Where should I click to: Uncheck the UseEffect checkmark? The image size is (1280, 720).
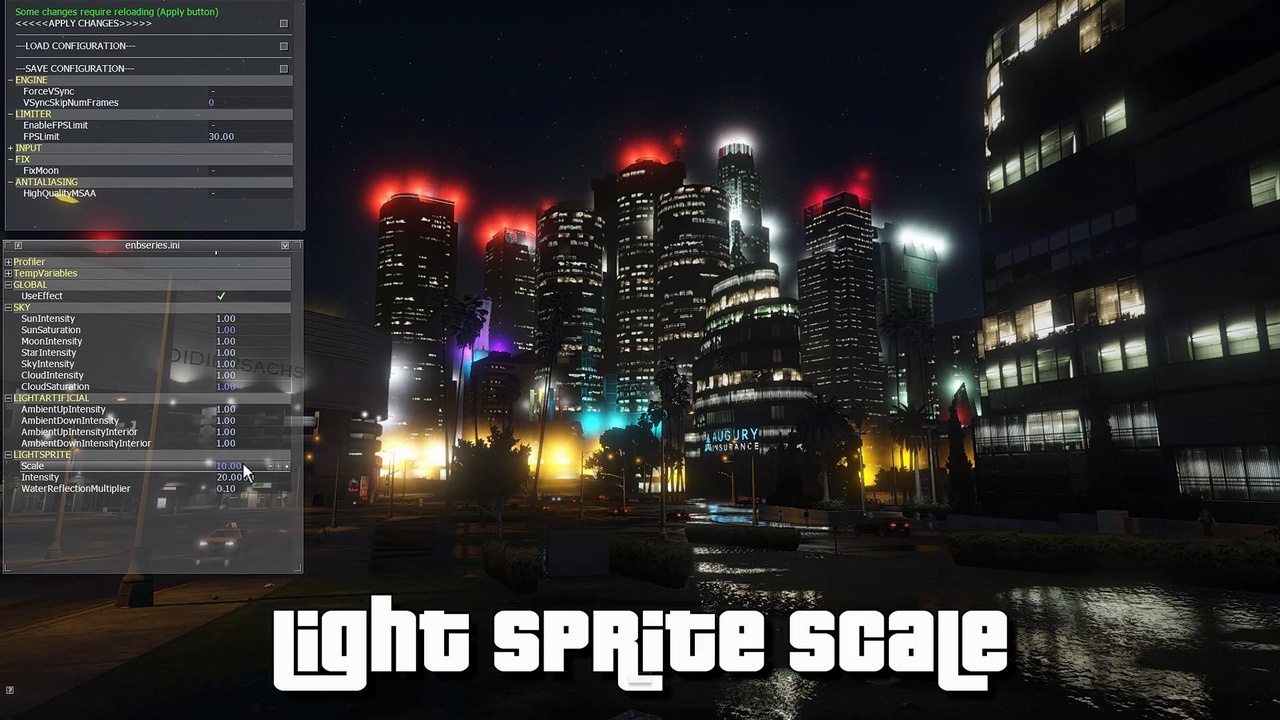[x=221, y=295]
